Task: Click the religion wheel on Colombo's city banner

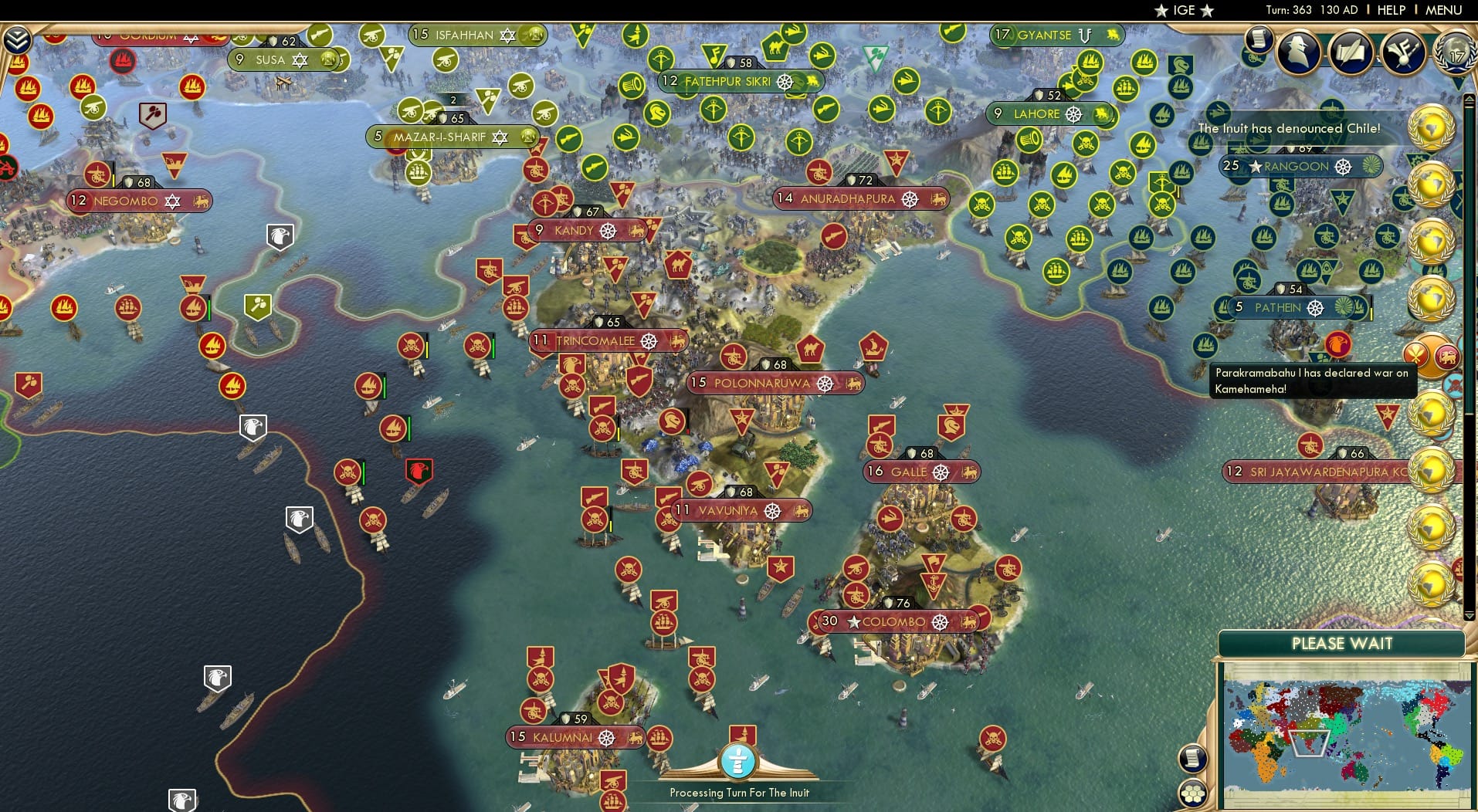Action: 941,621
